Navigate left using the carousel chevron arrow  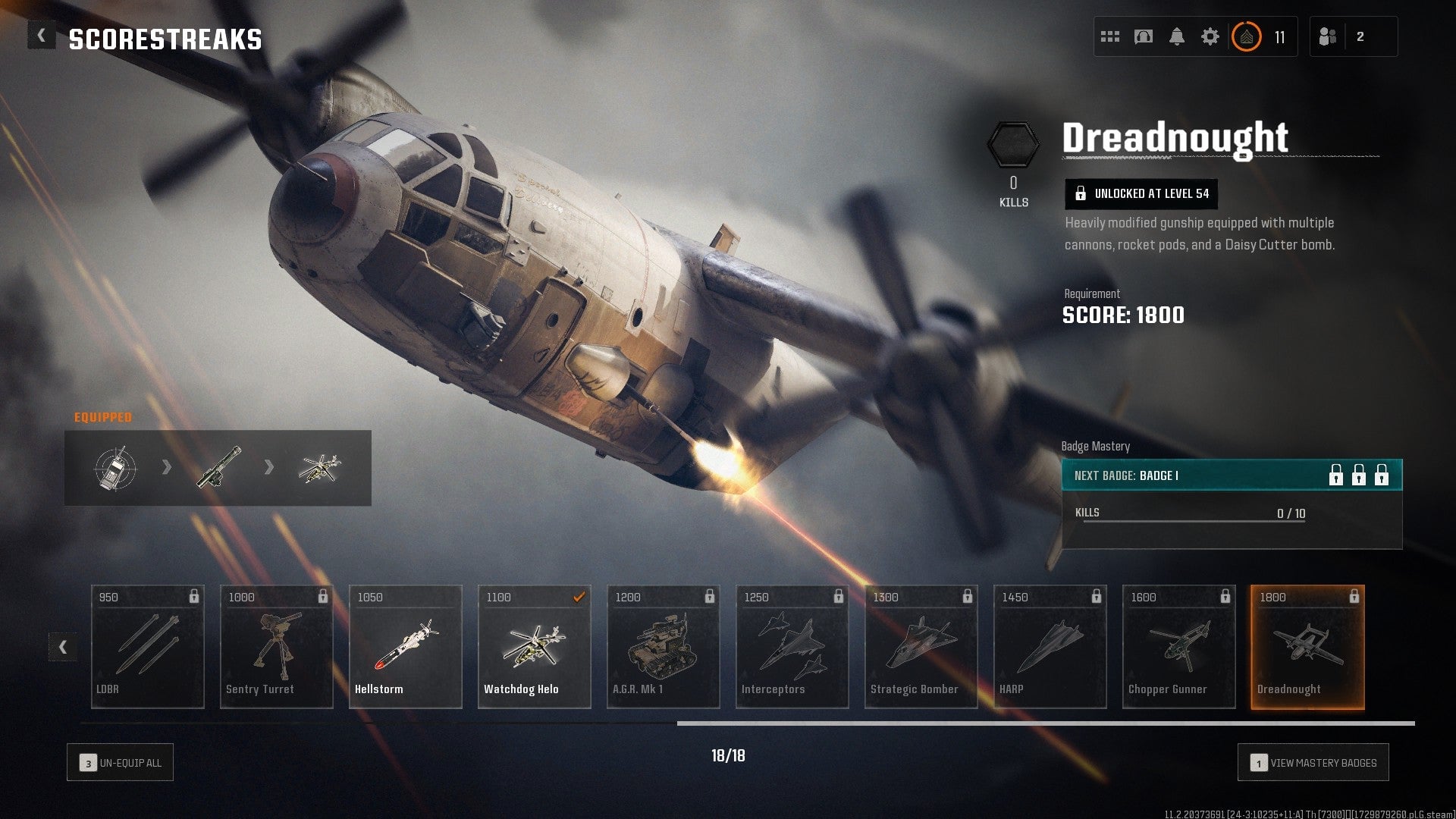click(x=64, y=647)
